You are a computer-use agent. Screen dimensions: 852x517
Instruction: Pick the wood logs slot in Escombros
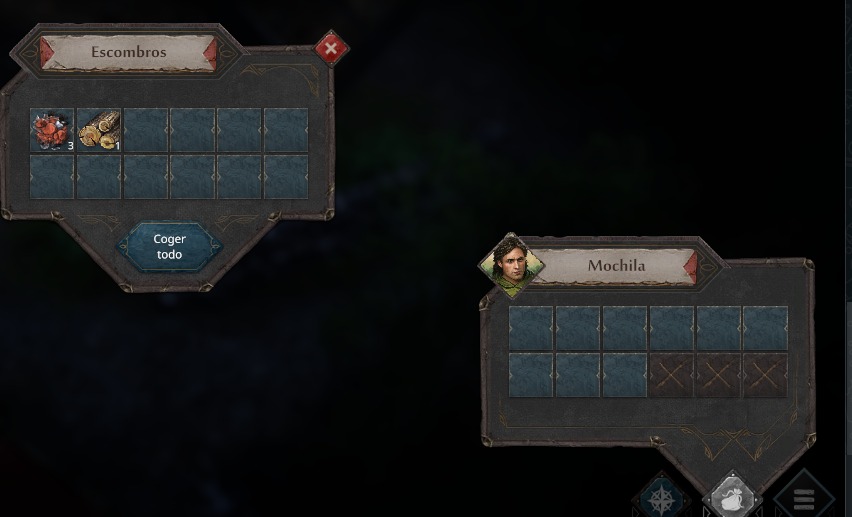click(x=99, y=130)
